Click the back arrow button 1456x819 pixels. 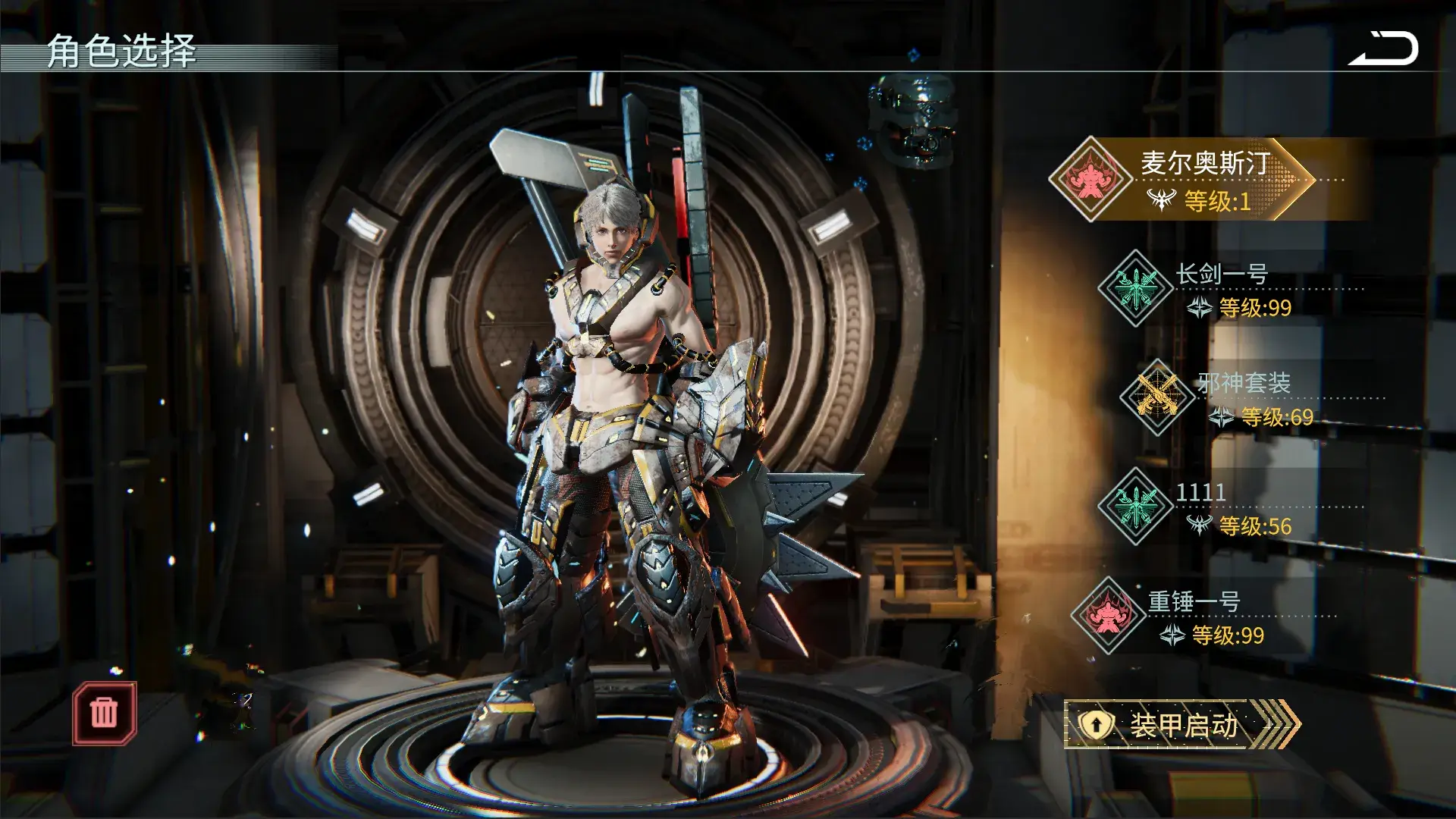coord(1383,50)
